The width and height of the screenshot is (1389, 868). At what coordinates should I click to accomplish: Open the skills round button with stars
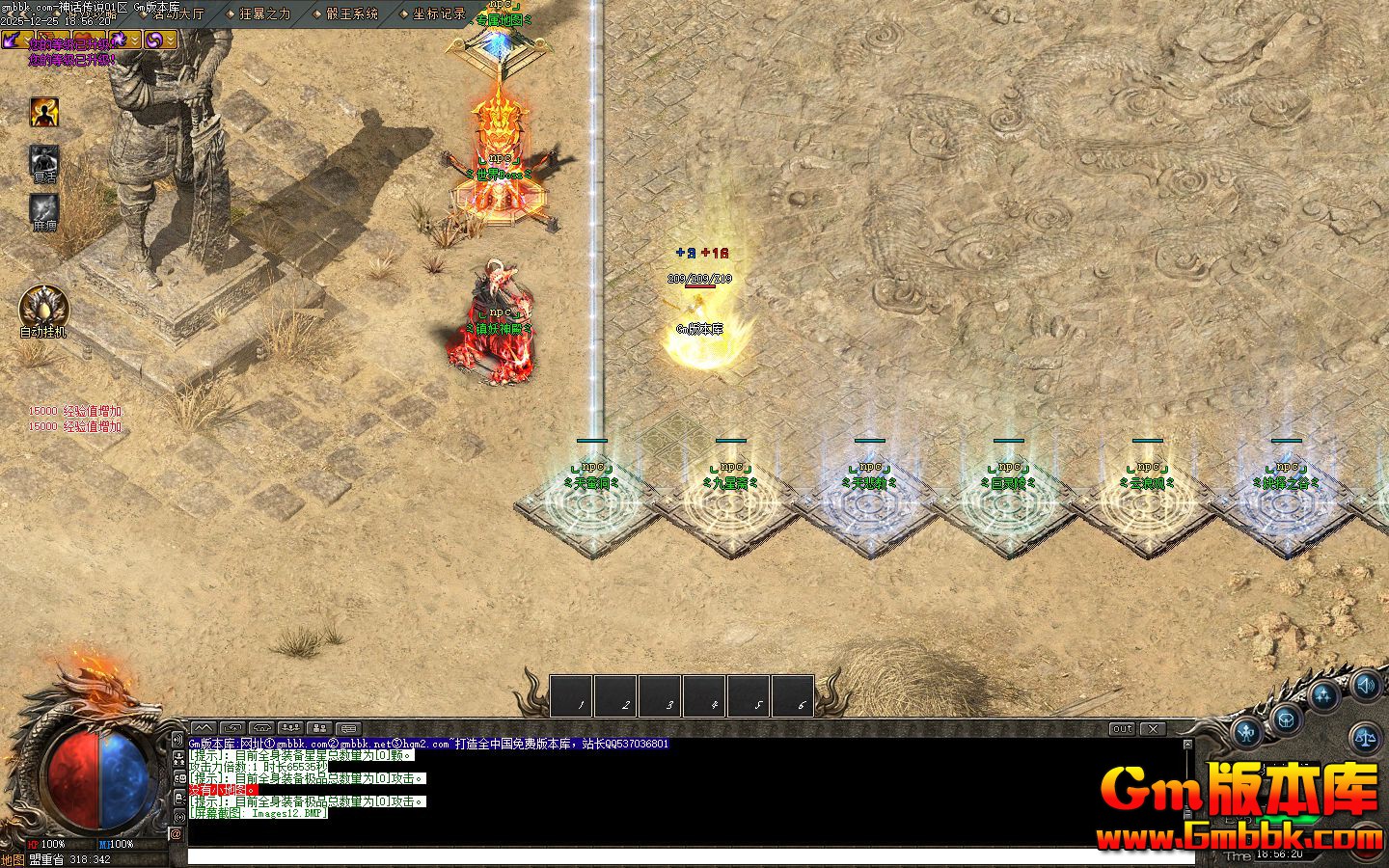click(x=1324, y=694)
